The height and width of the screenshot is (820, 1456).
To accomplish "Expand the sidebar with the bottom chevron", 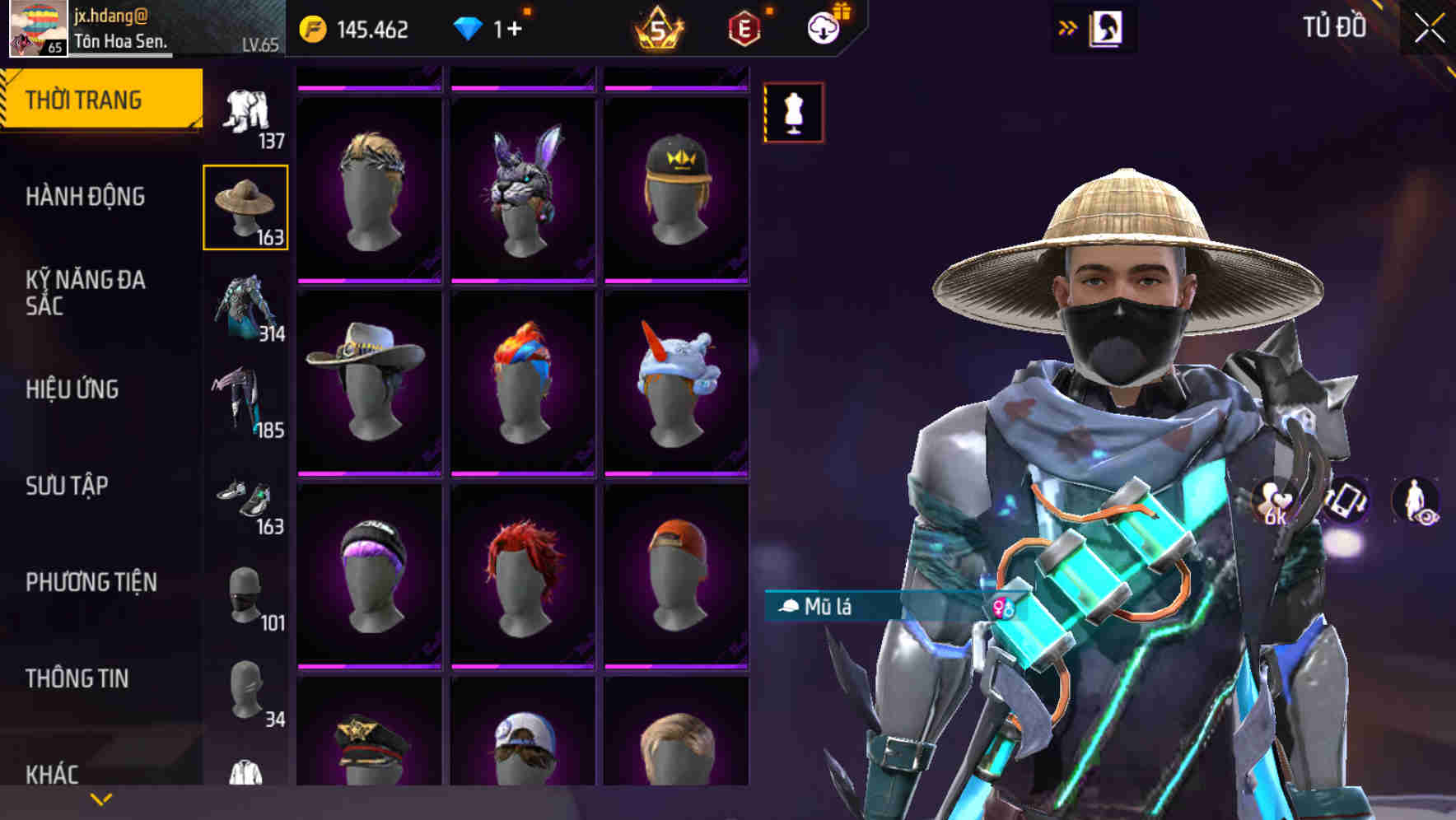I will [x=100, y=800].
